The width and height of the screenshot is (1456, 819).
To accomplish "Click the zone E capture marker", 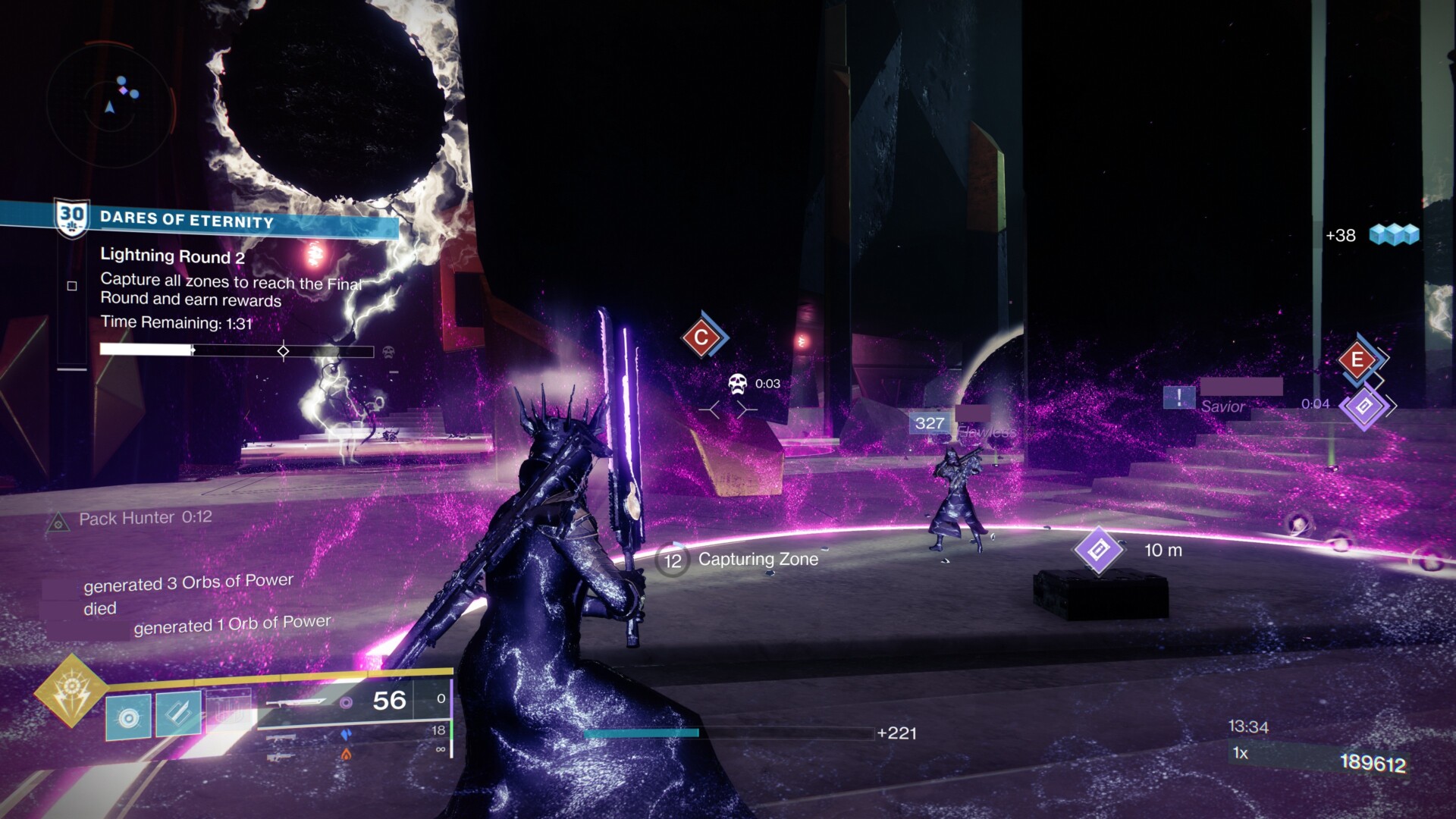I will (1357, 359).
